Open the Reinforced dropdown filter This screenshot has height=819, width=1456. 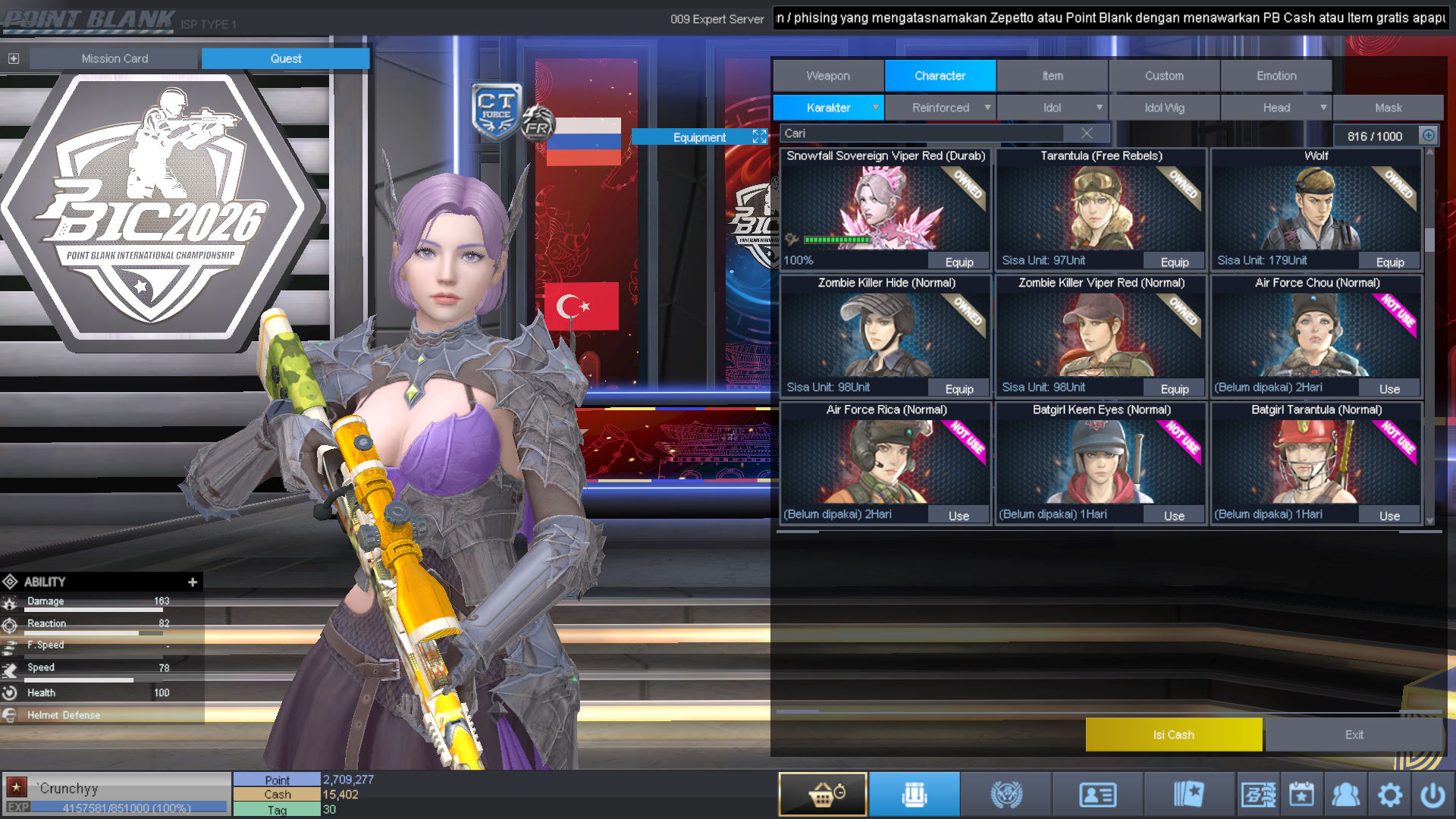tap(940, 108)
